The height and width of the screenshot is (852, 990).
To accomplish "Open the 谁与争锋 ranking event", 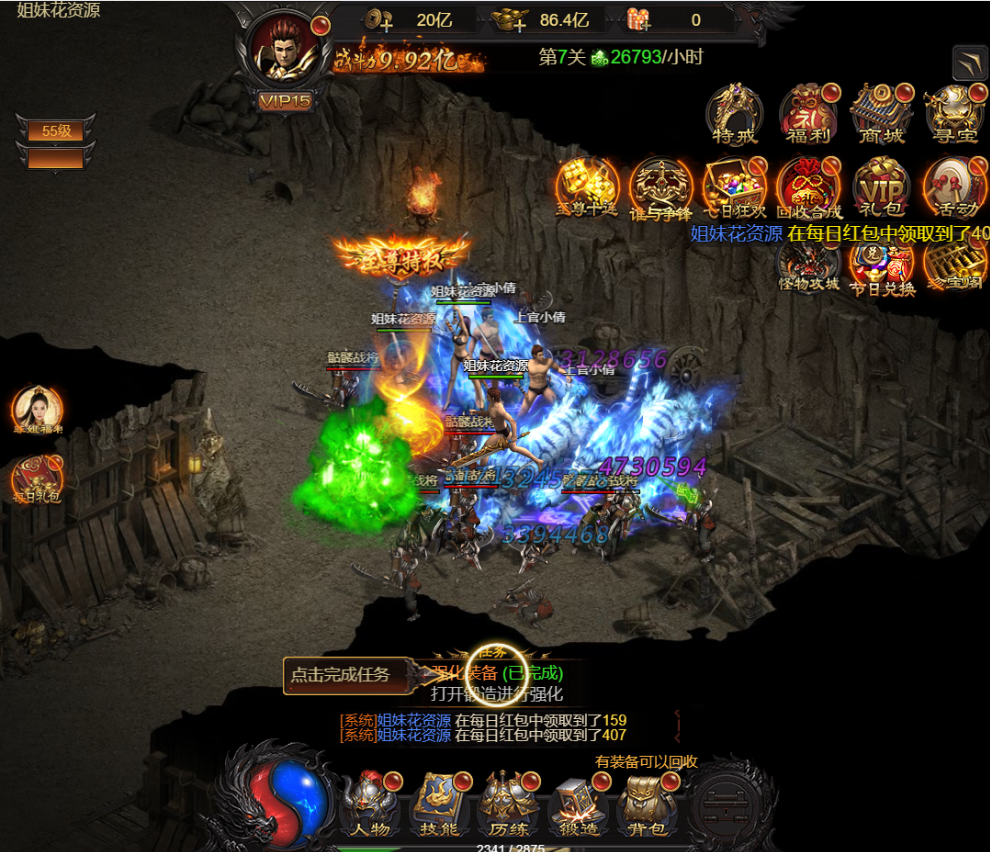I will click(x=661, y=187).
